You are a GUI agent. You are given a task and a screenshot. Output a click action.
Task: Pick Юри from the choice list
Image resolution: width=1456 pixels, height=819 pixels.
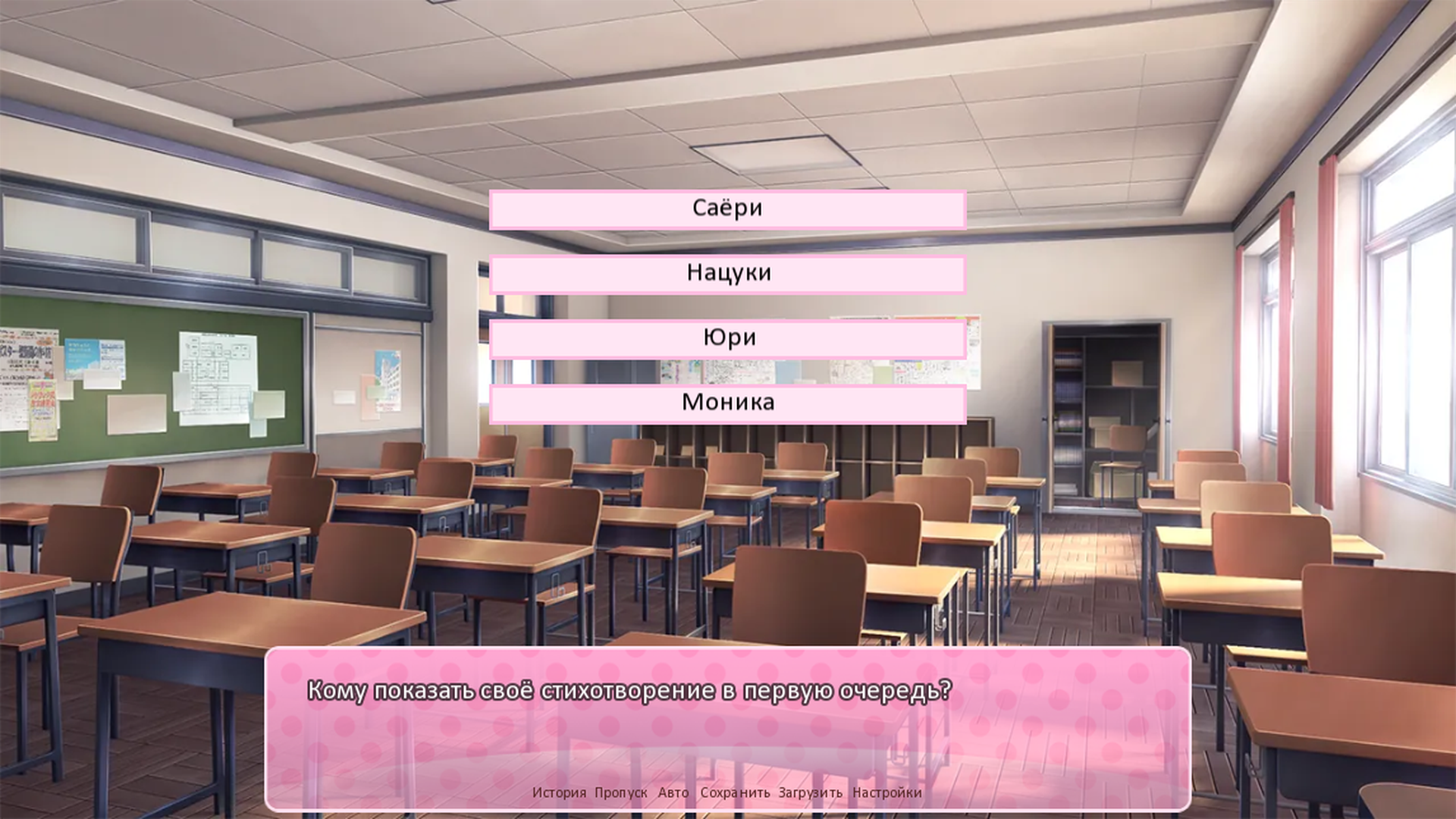pyautogui.click(x=727, y=338)
